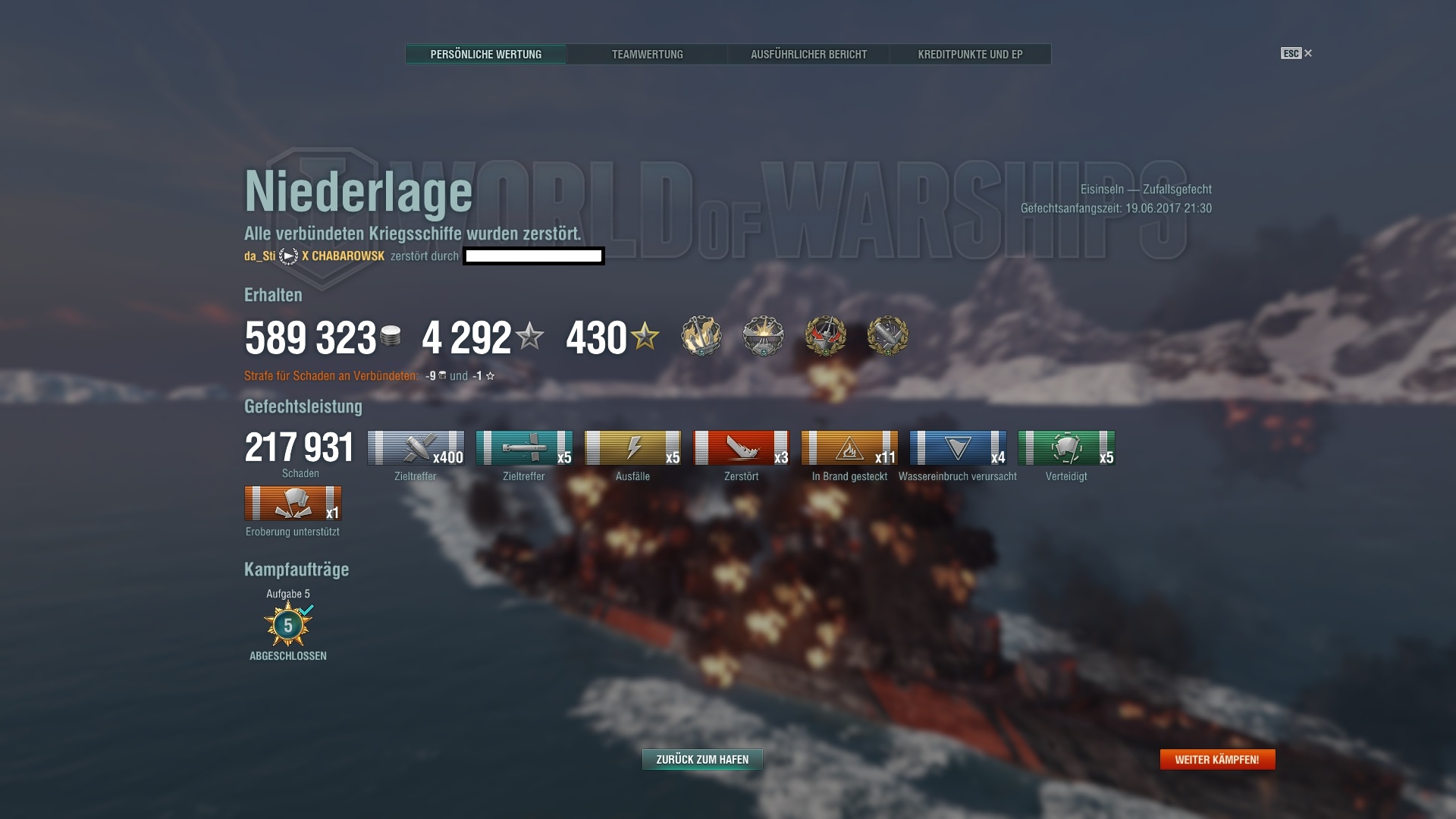Inspect the Zerstört x3 ribbon
The width and height of the screenshot is (1456, 819).
[741, 447]
